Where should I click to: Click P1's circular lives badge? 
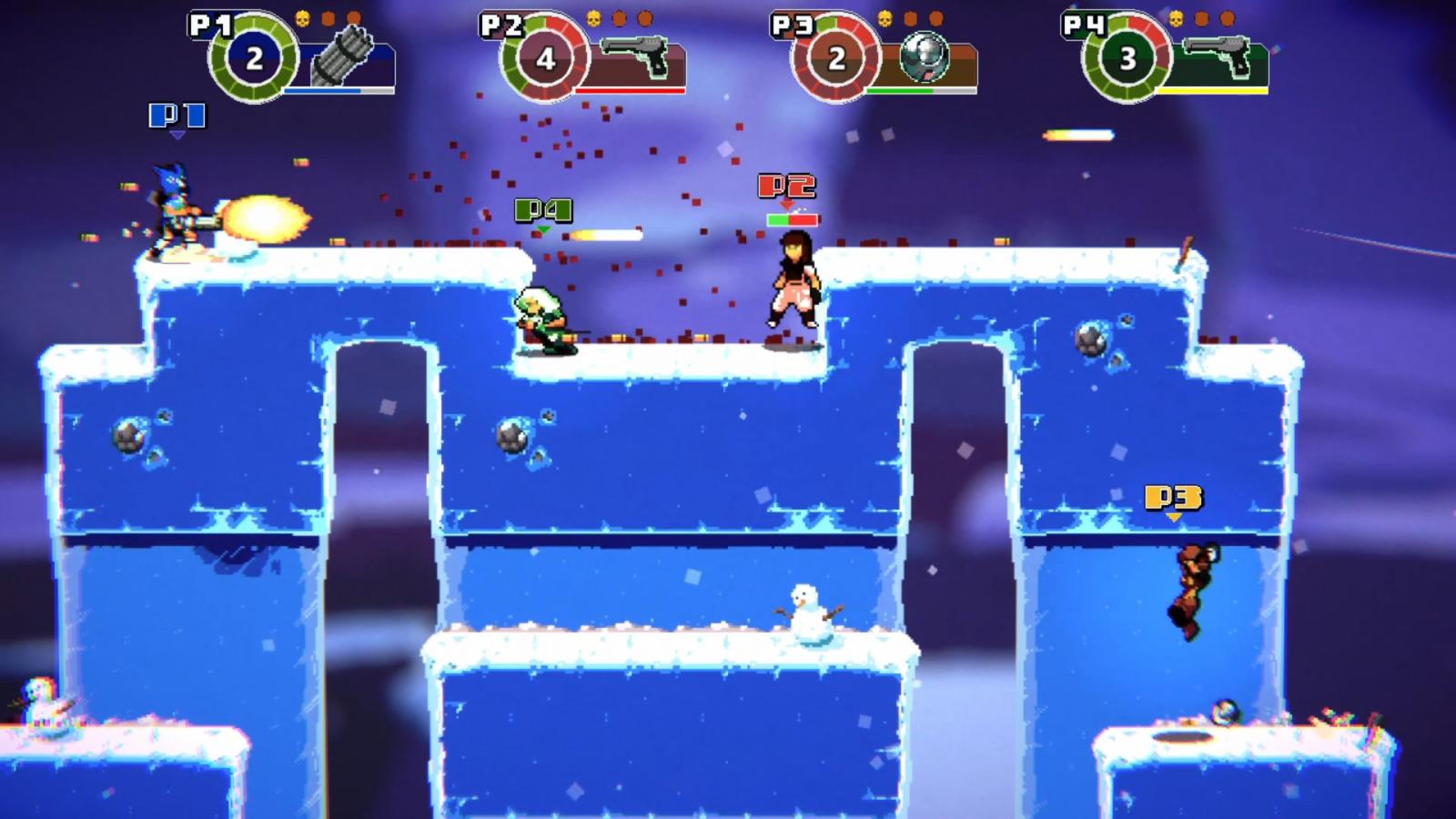coord(254,58)
